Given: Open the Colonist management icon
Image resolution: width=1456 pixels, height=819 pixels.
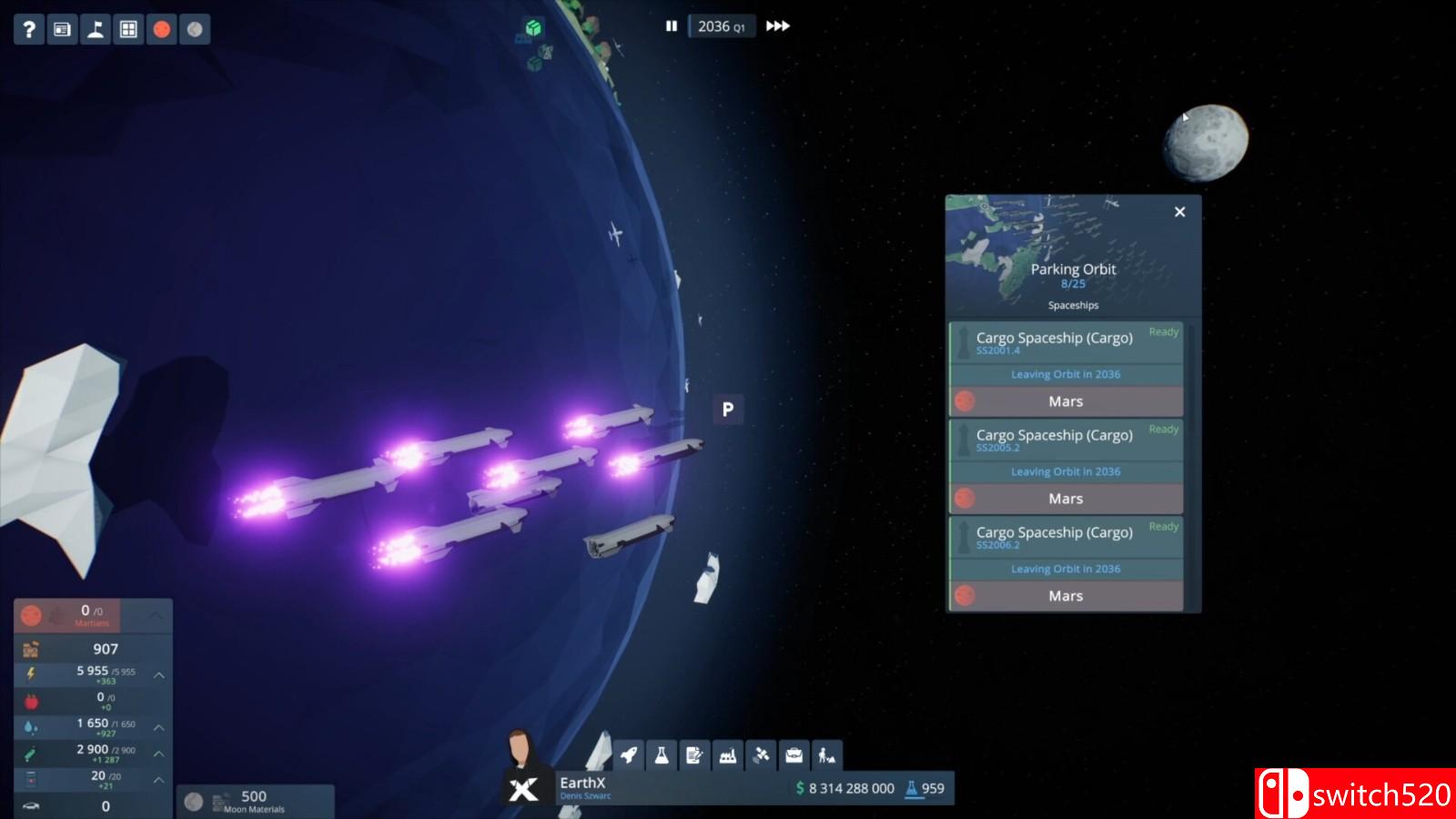Looking at the screenshot, I should coord(826,755).
